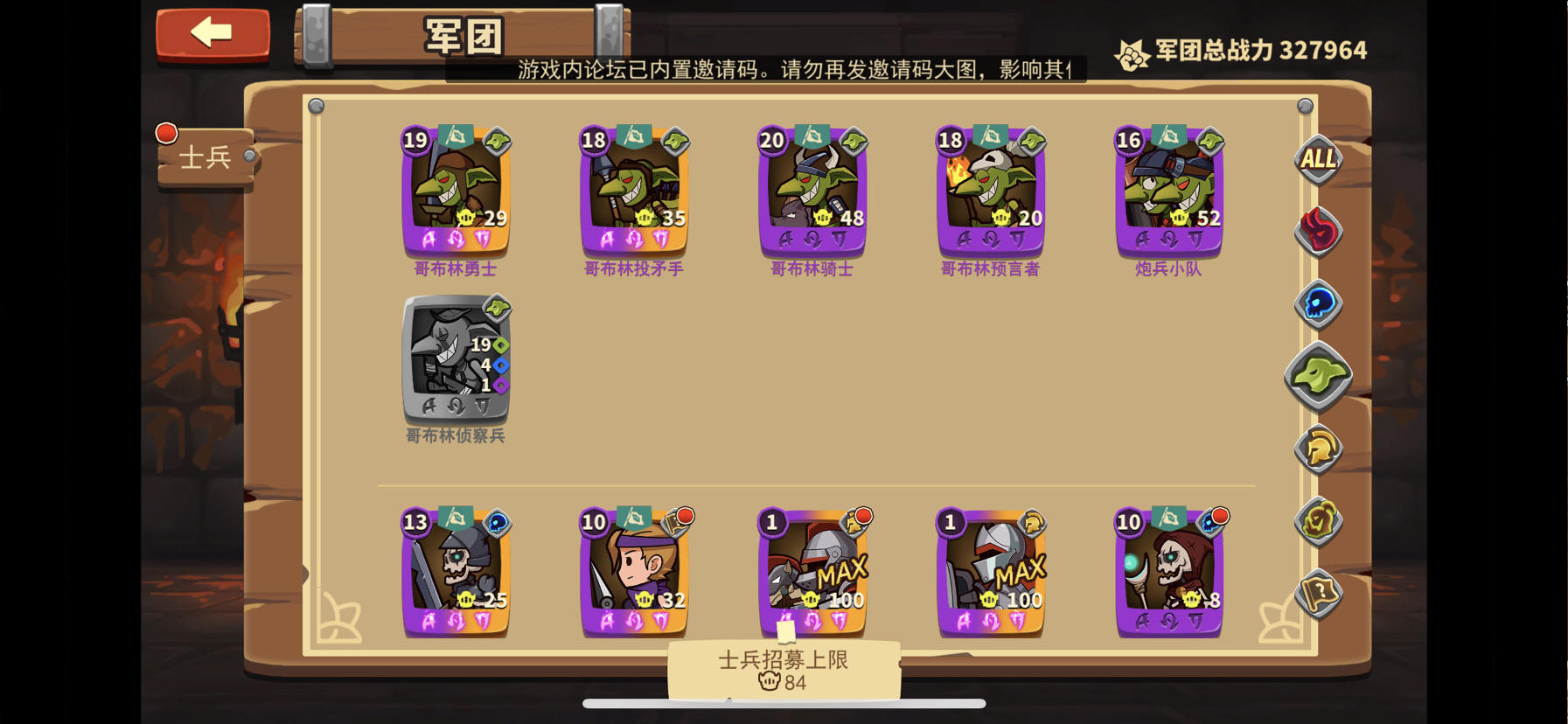Filter soldiers by the blue skull faction icon
The image size is (1568, 724).
point(1317,303)
